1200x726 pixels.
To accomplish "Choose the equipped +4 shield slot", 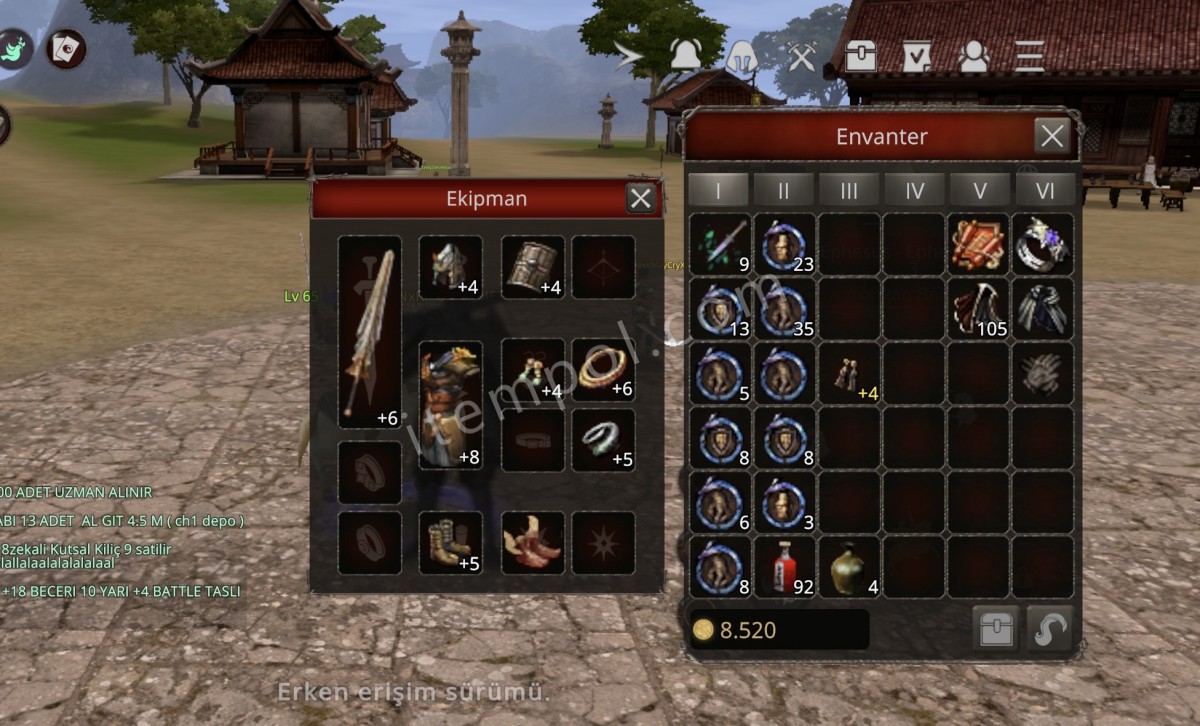I will [532, 267].
